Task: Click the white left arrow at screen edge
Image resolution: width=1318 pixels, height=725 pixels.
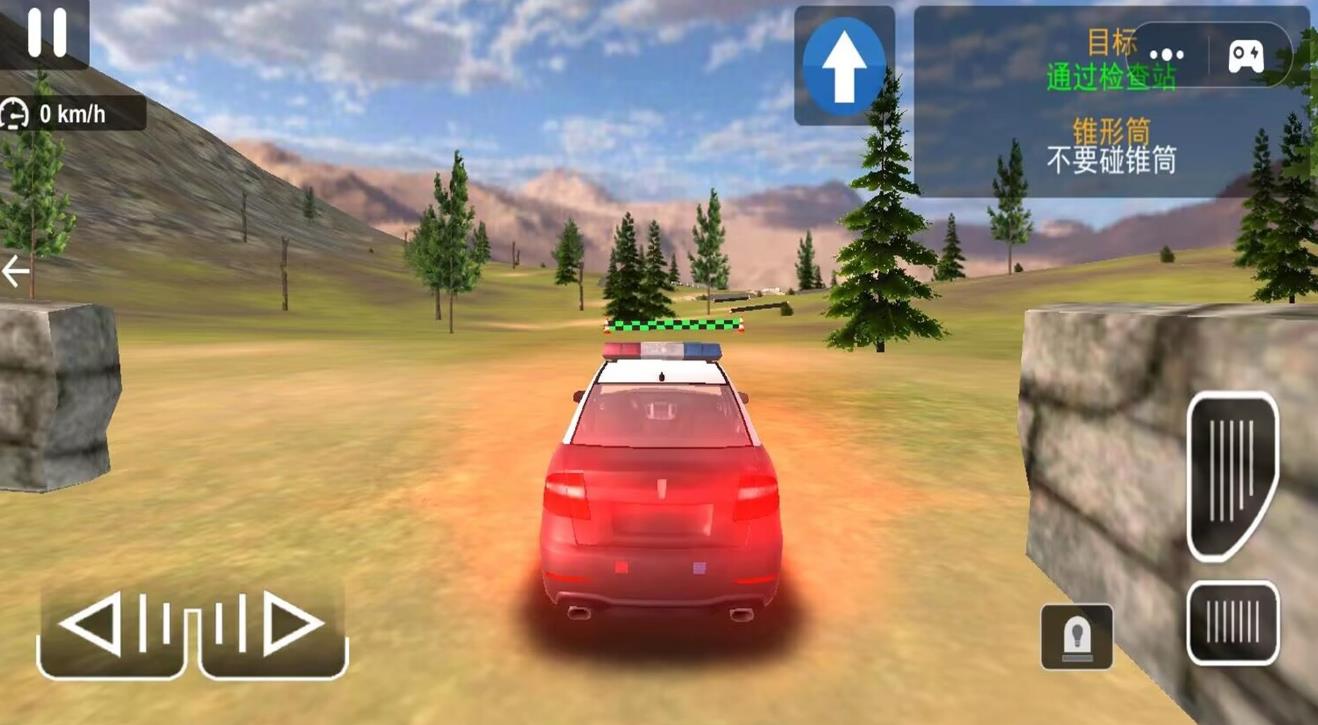Action: pos(15,271)
